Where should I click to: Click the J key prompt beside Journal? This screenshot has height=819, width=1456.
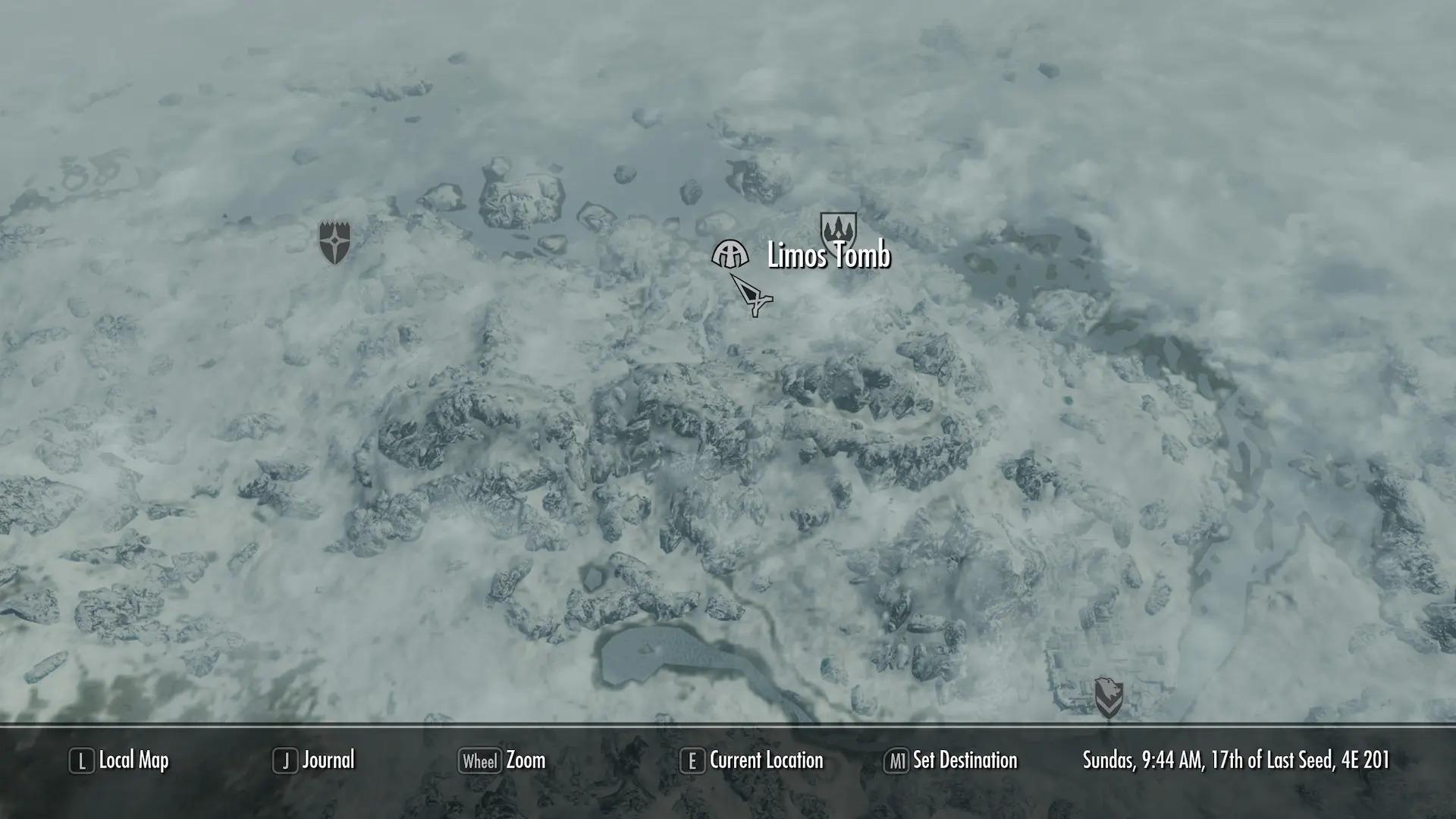(285, 761)
